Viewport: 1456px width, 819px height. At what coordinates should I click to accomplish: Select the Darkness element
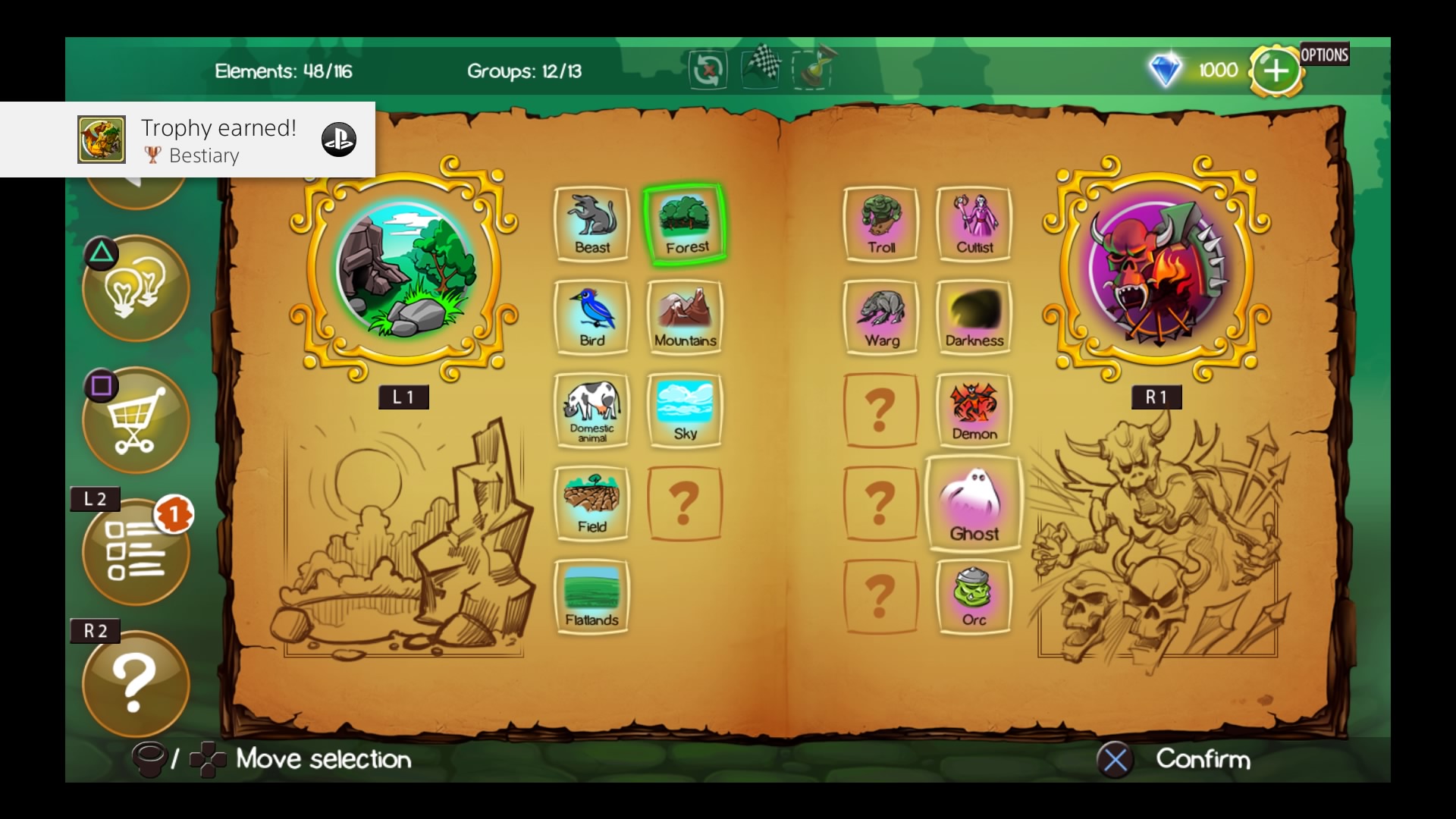(974, 317)
